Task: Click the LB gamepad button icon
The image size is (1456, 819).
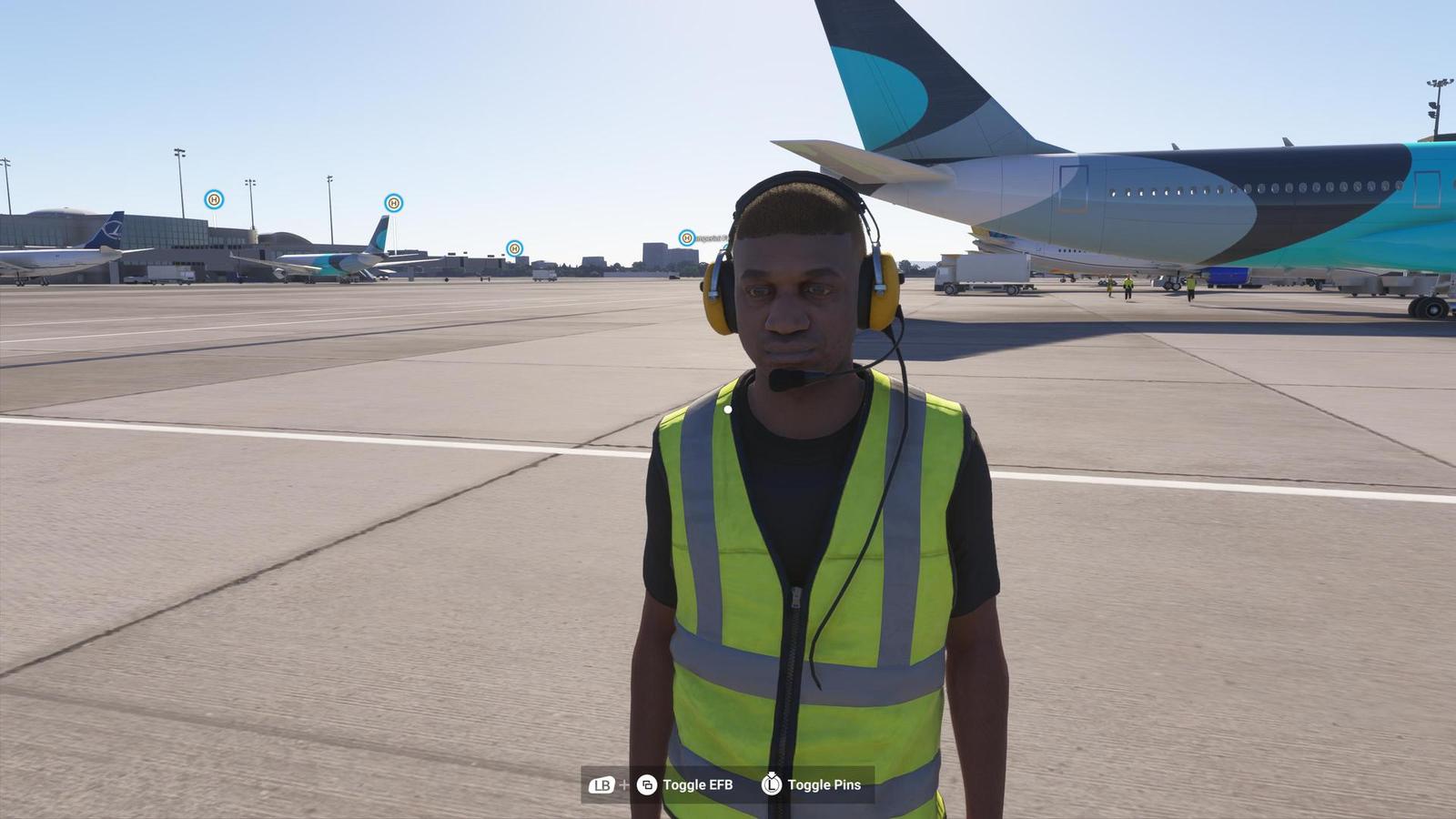Action: coord(602,784)
